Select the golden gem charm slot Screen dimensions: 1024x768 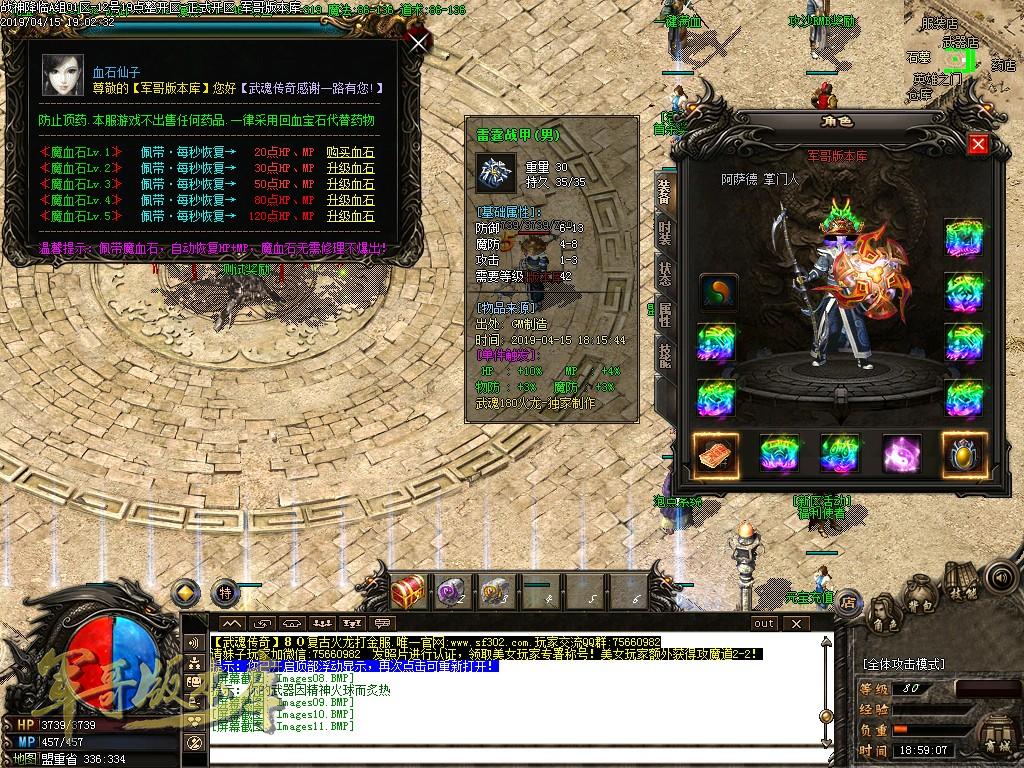click(x=964, y=454)
